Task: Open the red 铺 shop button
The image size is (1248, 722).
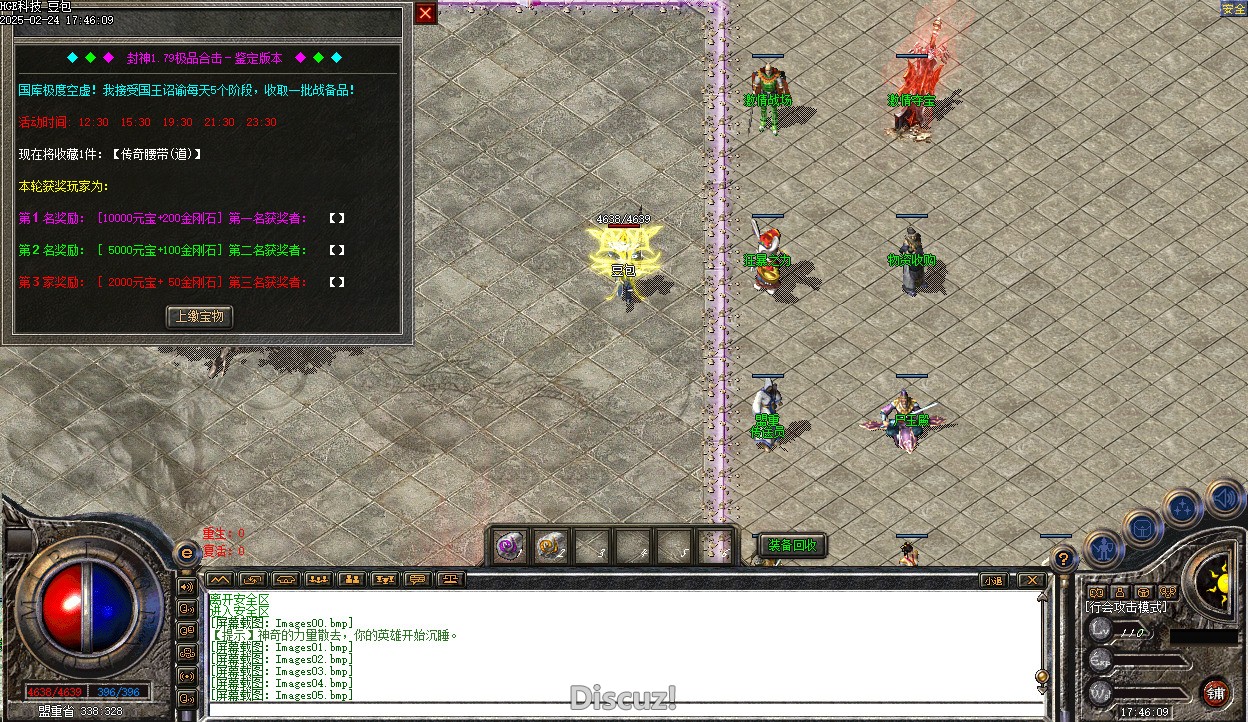Action: tap(1216, 692)
